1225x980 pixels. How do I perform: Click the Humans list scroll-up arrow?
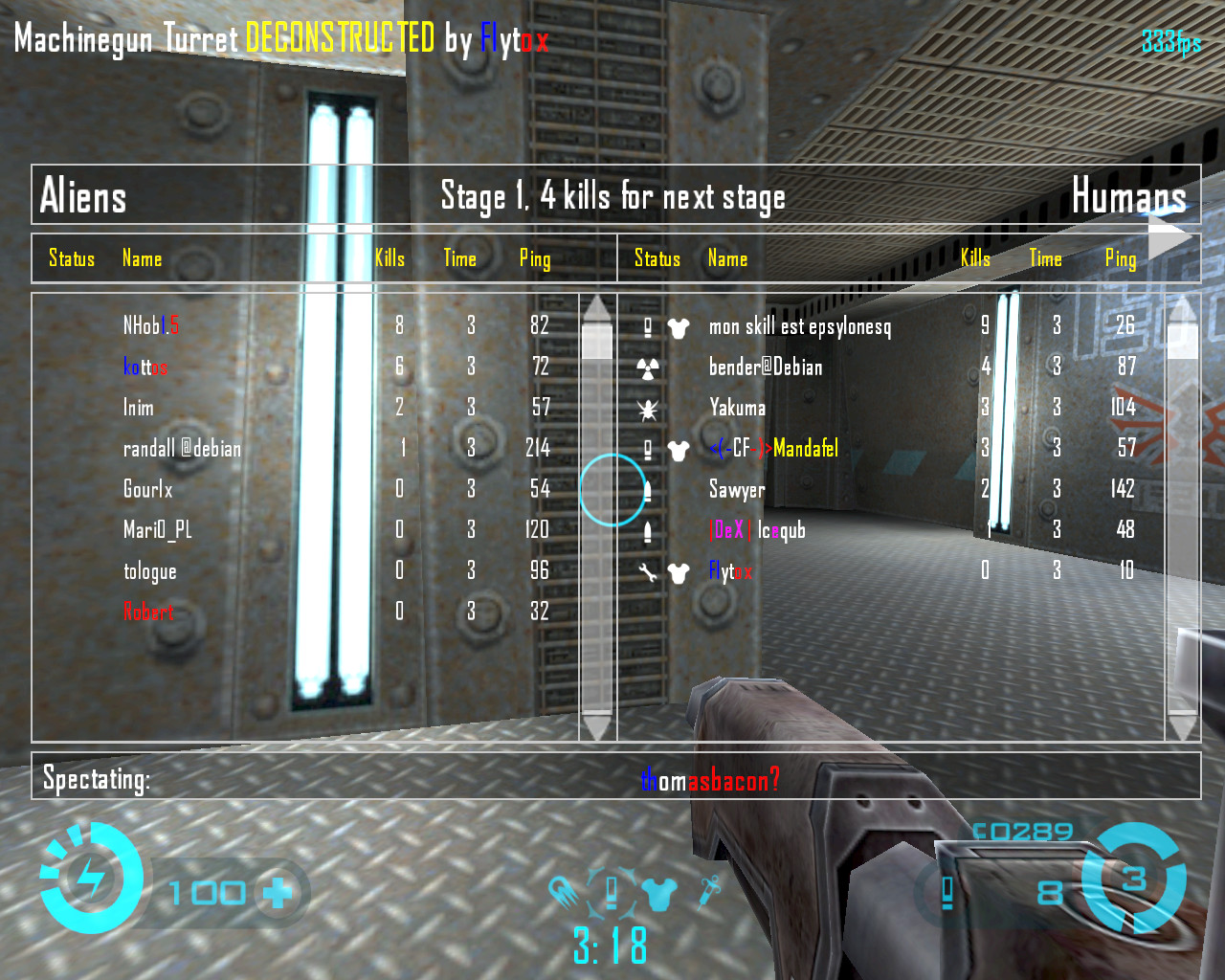pos(1183,308)
